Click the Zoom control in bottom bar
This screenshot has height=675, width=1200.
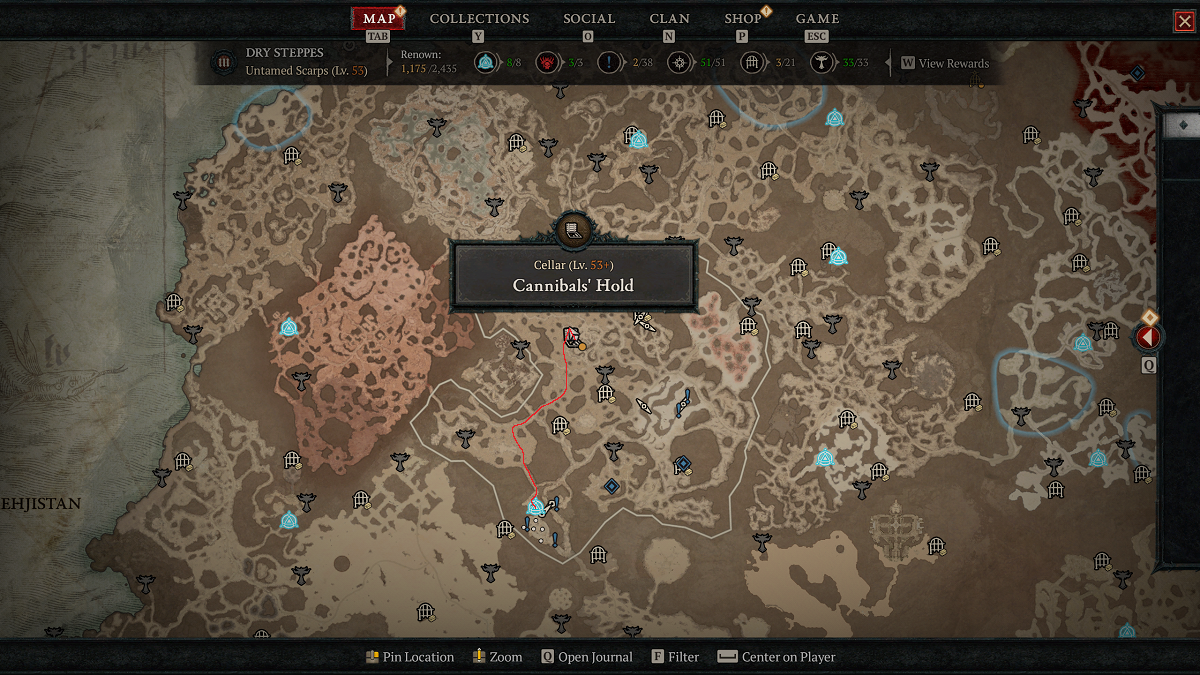(x=498, y=657)
